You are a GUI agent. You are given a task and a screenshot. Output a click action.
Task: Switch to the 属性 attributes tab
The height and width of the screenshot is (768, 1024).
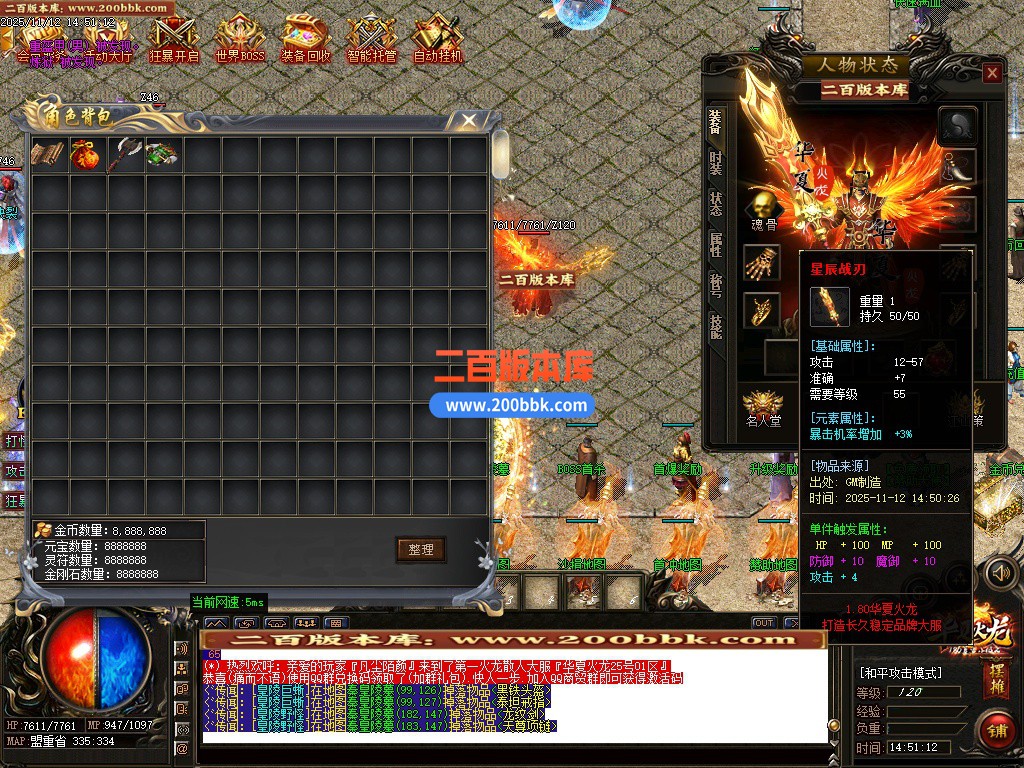coord(716,245)
